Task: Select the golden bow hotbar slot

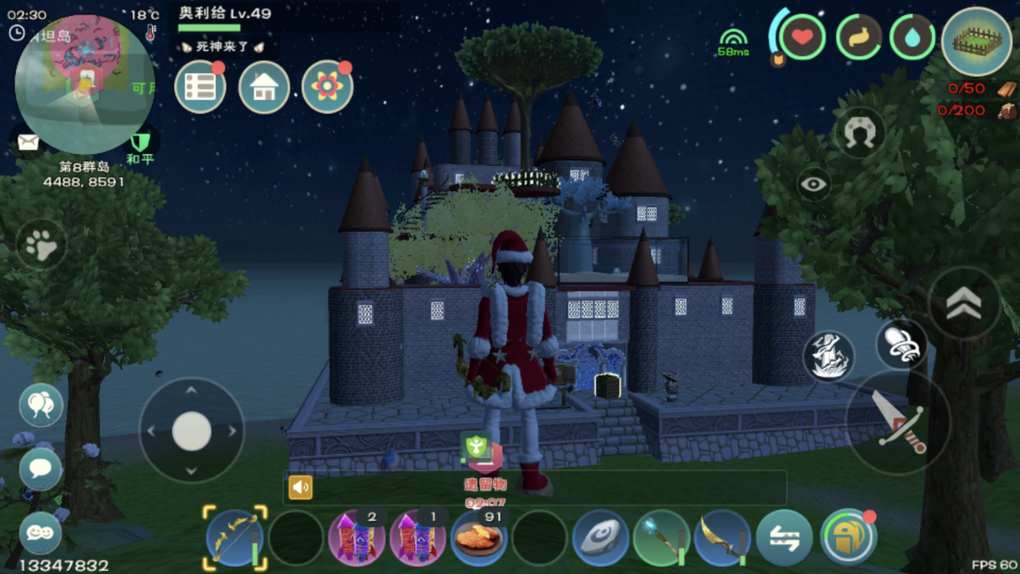Action: click(x=235, y=538)
